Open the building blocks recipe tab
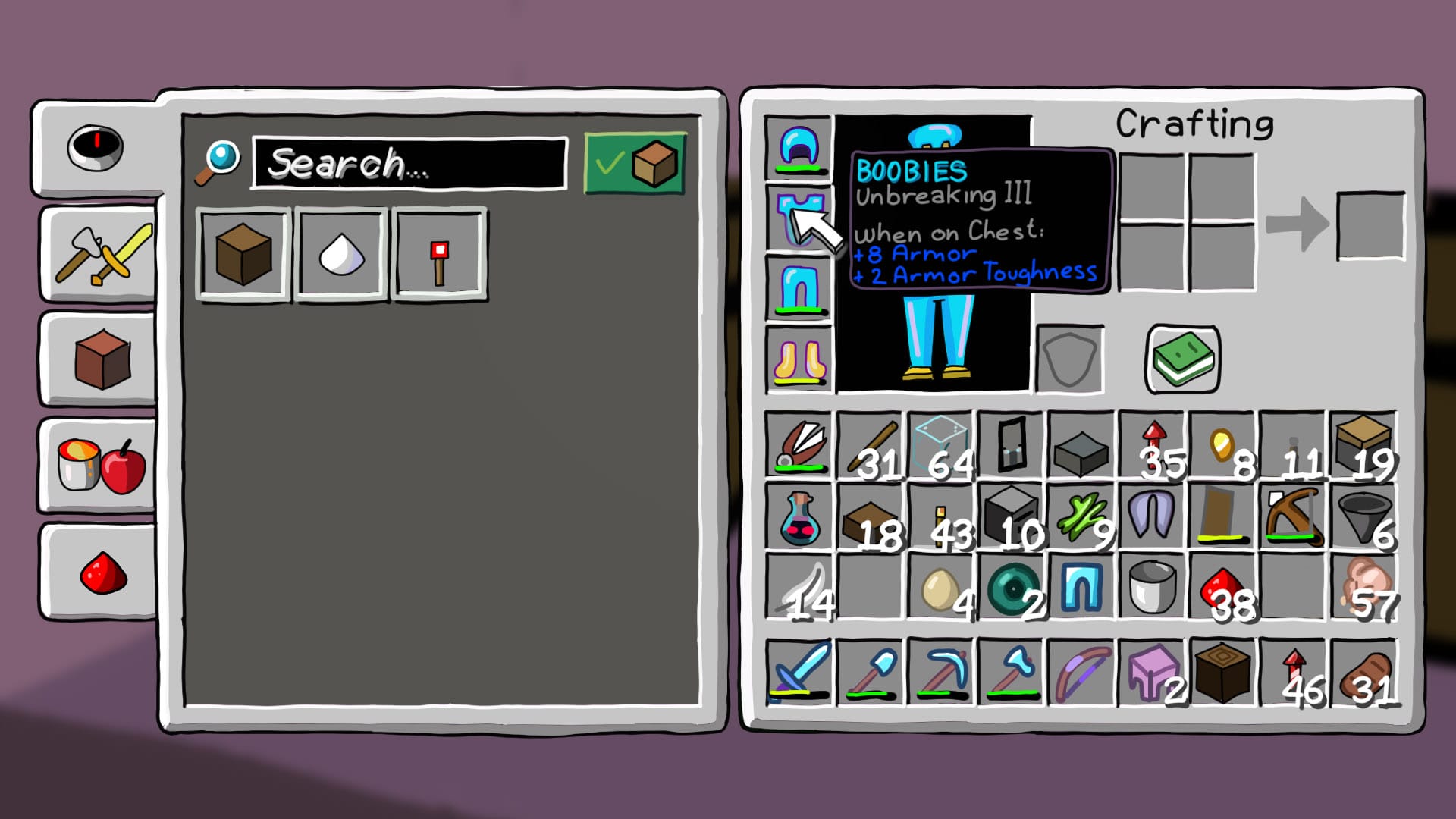This screenshot has width=1456, height=819. tap(102, 359)
